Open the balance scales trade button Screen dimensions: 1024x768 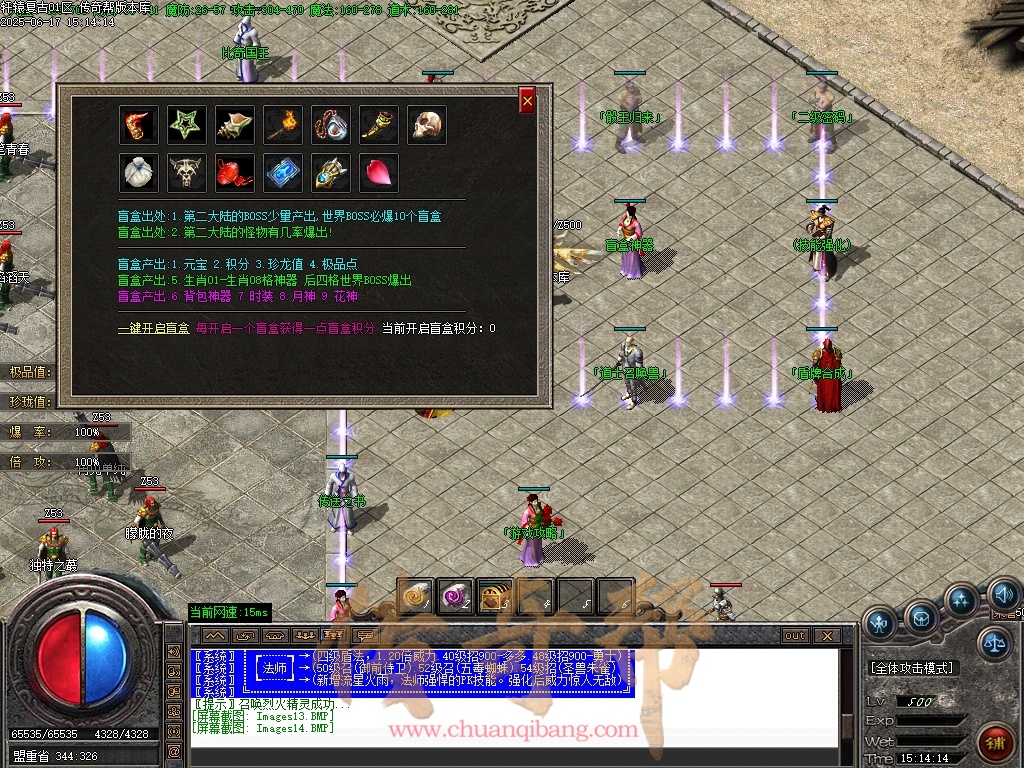click(994, 643)
